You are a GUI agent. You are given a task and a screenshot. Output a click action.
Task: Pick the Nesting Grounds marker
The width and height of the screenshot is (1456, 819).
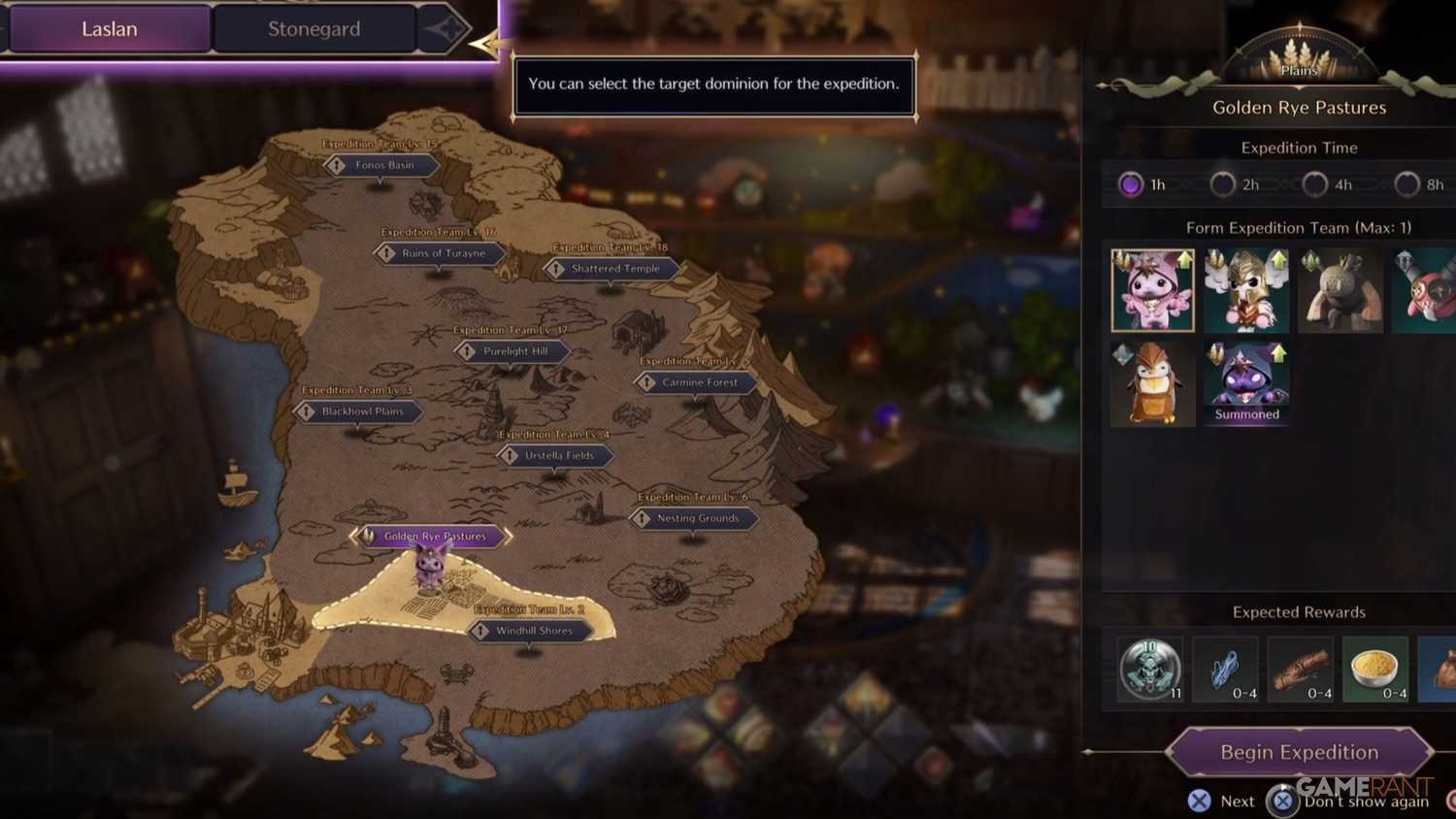point(697,518)
